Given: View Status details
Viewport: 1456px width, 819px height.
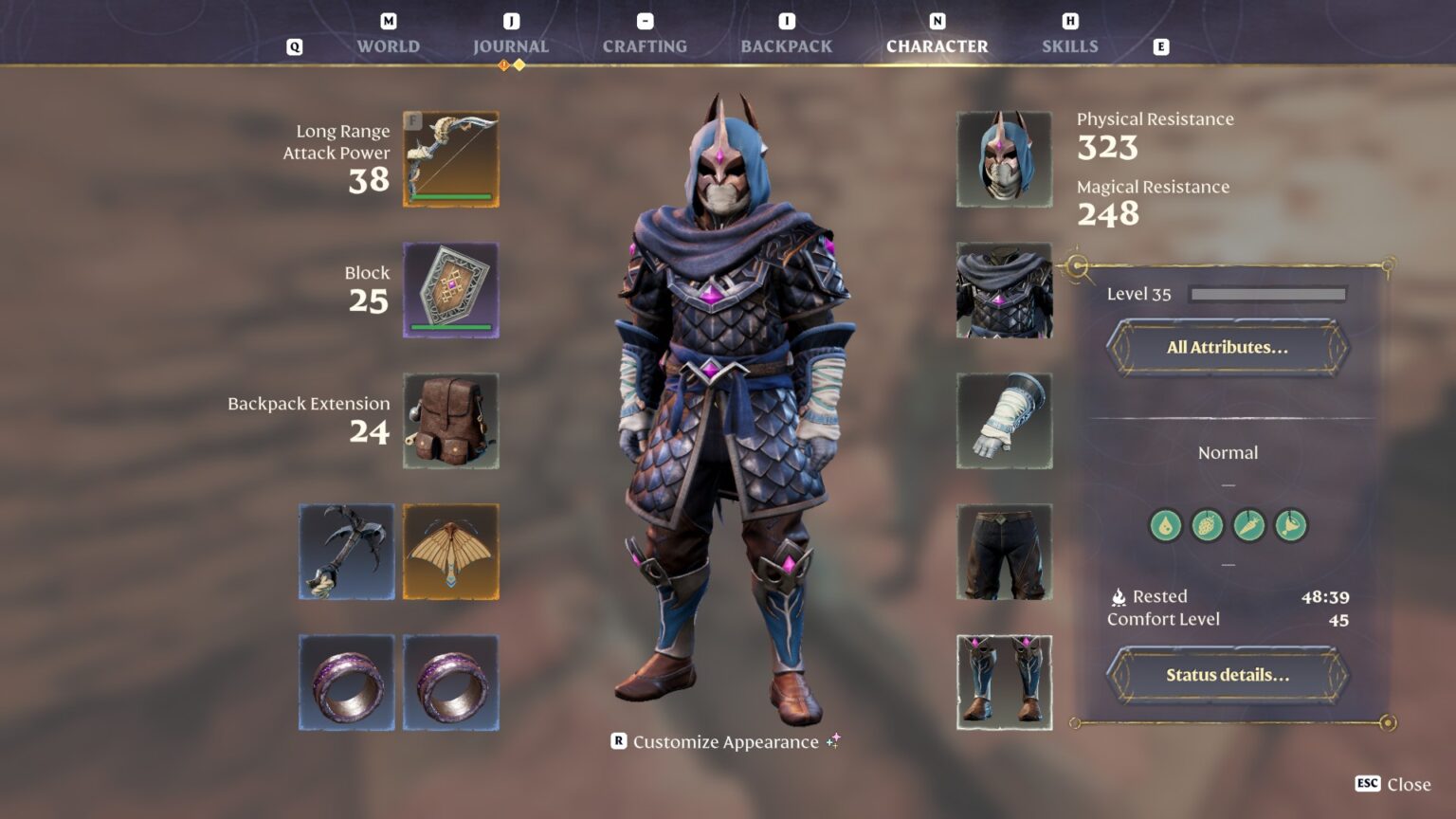Looking at the screenshot, I should coord(1227,674).
